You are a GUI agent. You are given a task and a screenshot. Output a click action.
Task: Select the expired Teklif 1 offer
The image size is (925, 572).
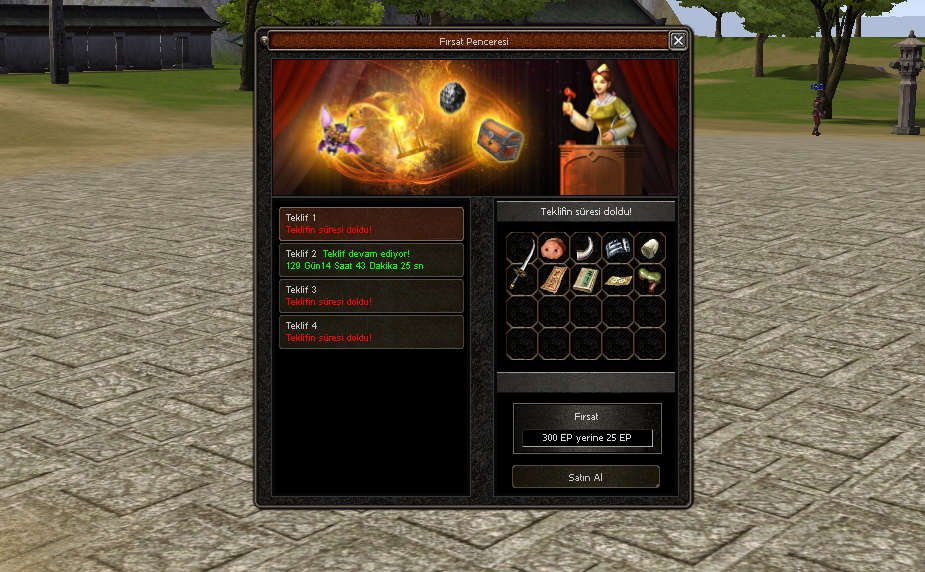(371, 223)
